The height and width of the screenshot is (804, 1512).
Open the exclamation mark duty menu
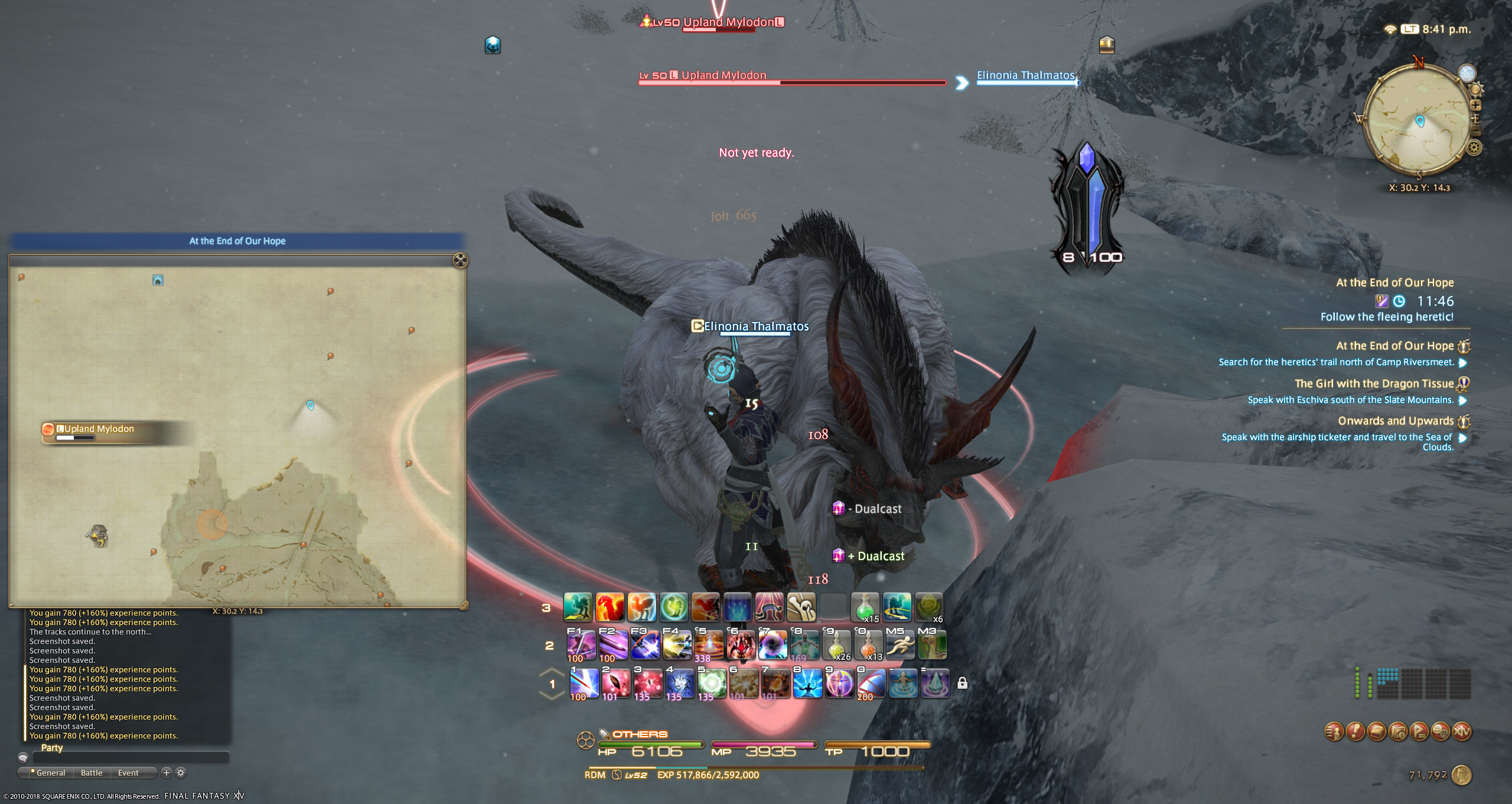point(1355,731)
